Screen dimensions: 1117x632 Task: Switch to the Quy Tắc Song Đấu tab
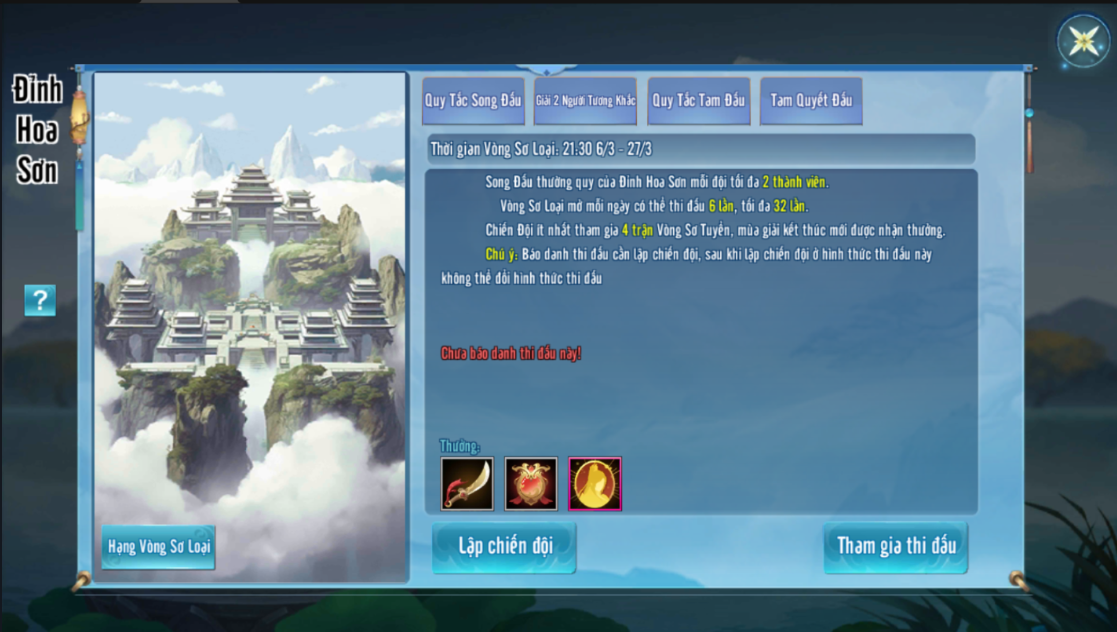coord(473,101)
